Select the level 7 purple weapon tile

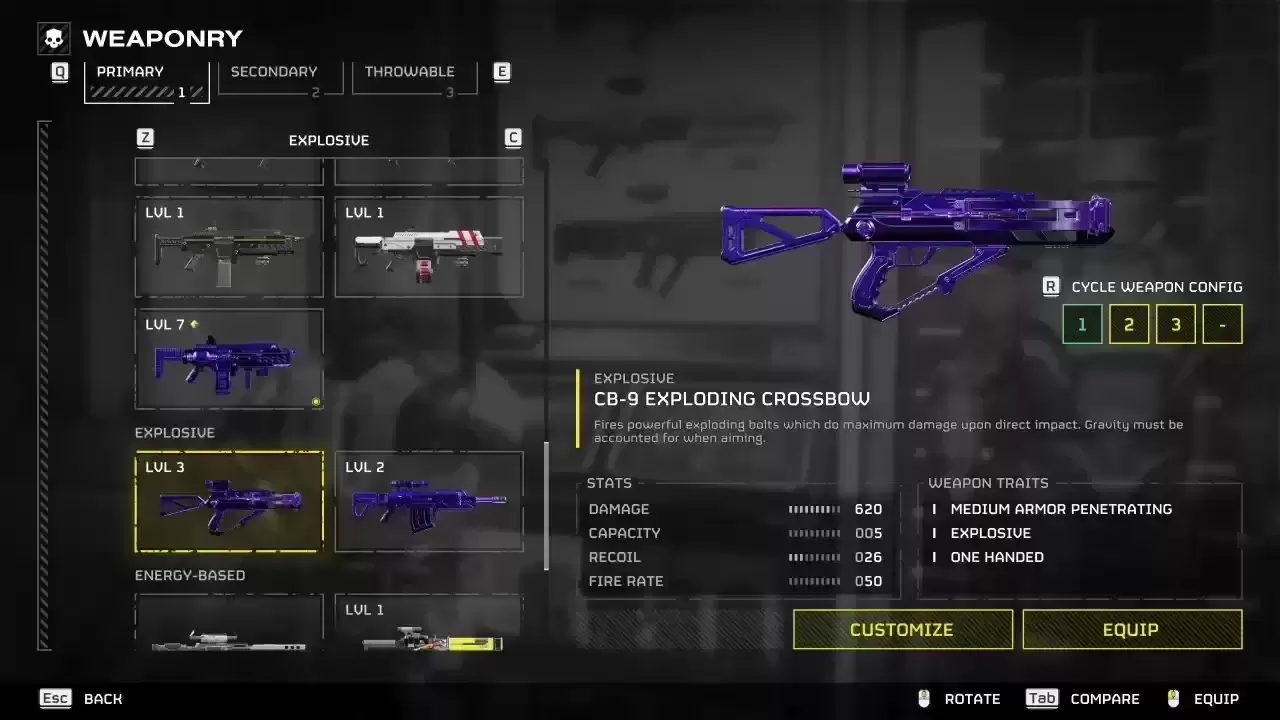tap(229, 359)
